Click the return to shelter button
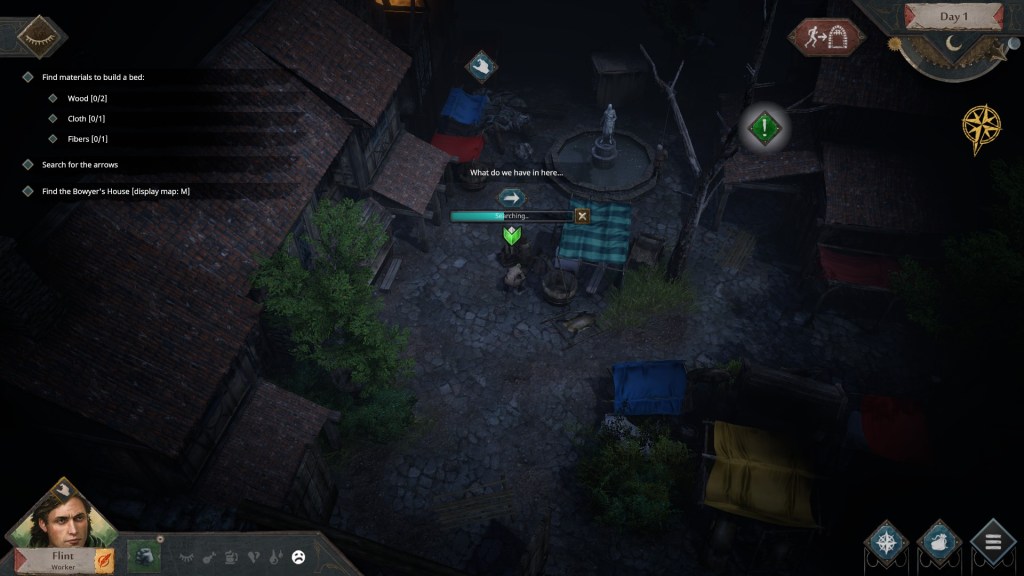The height and width of the screenshot is (576, 1024). pos(826,38)
